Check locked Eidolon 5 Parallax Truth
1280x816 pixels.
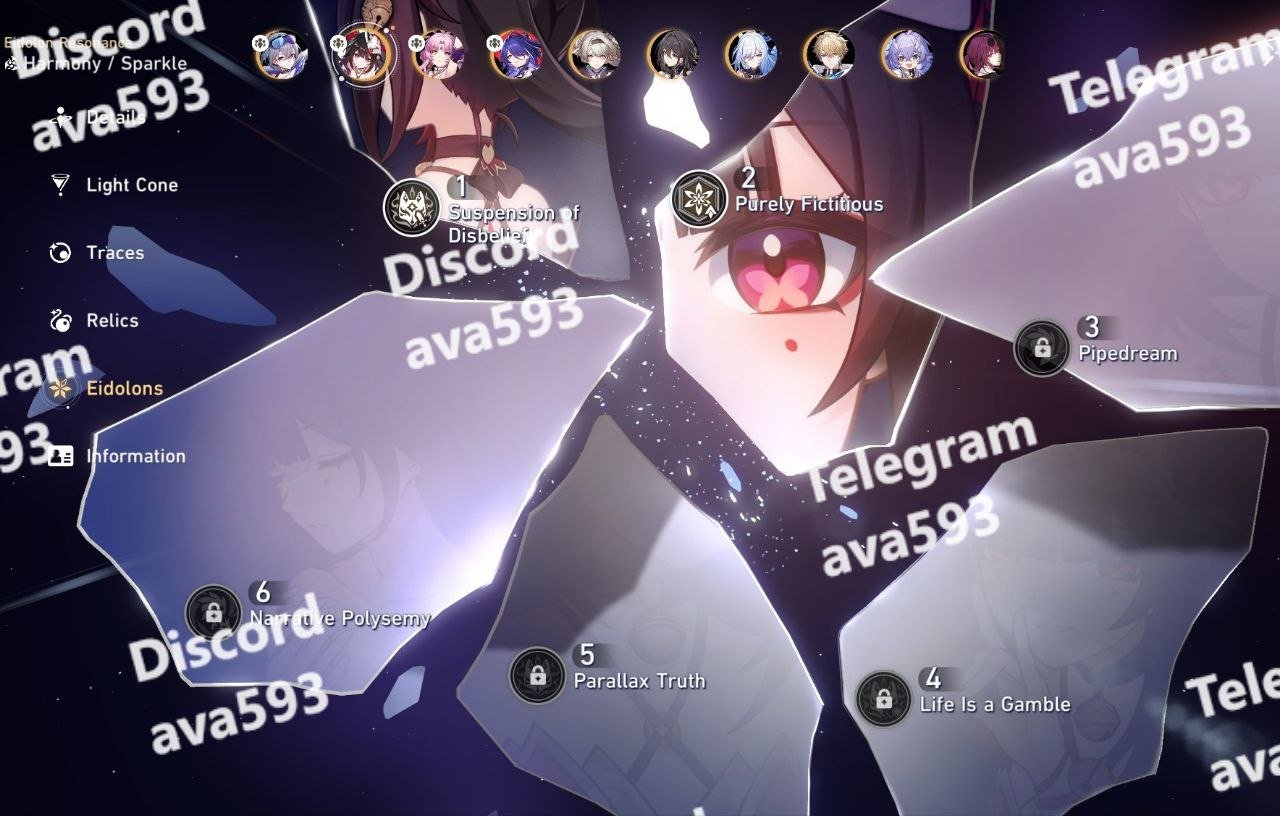click(538, 676)
